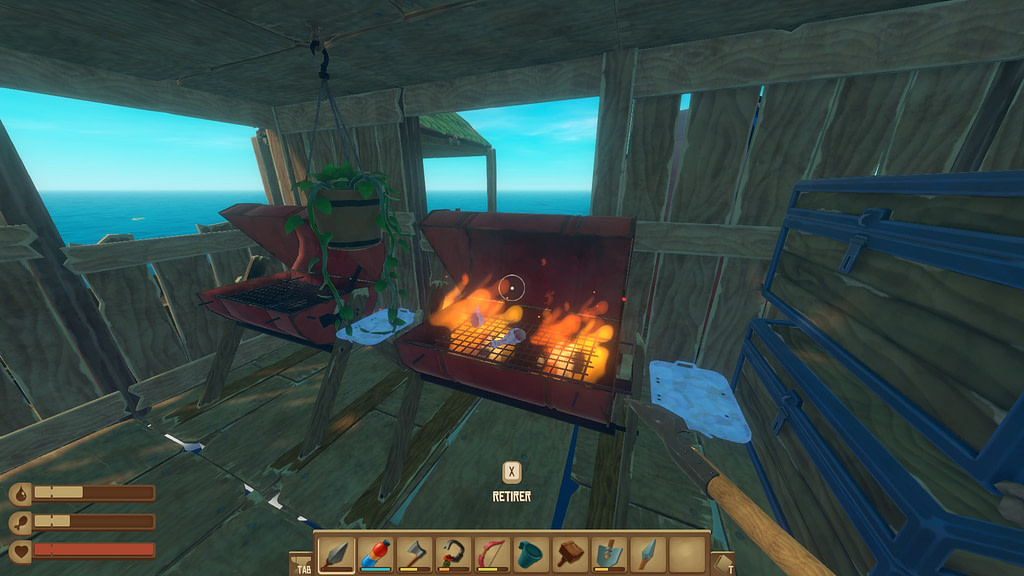Select the red oxygen bottle slot
Viewport: 1024px width, 576px height.
(x=375, y=552)
